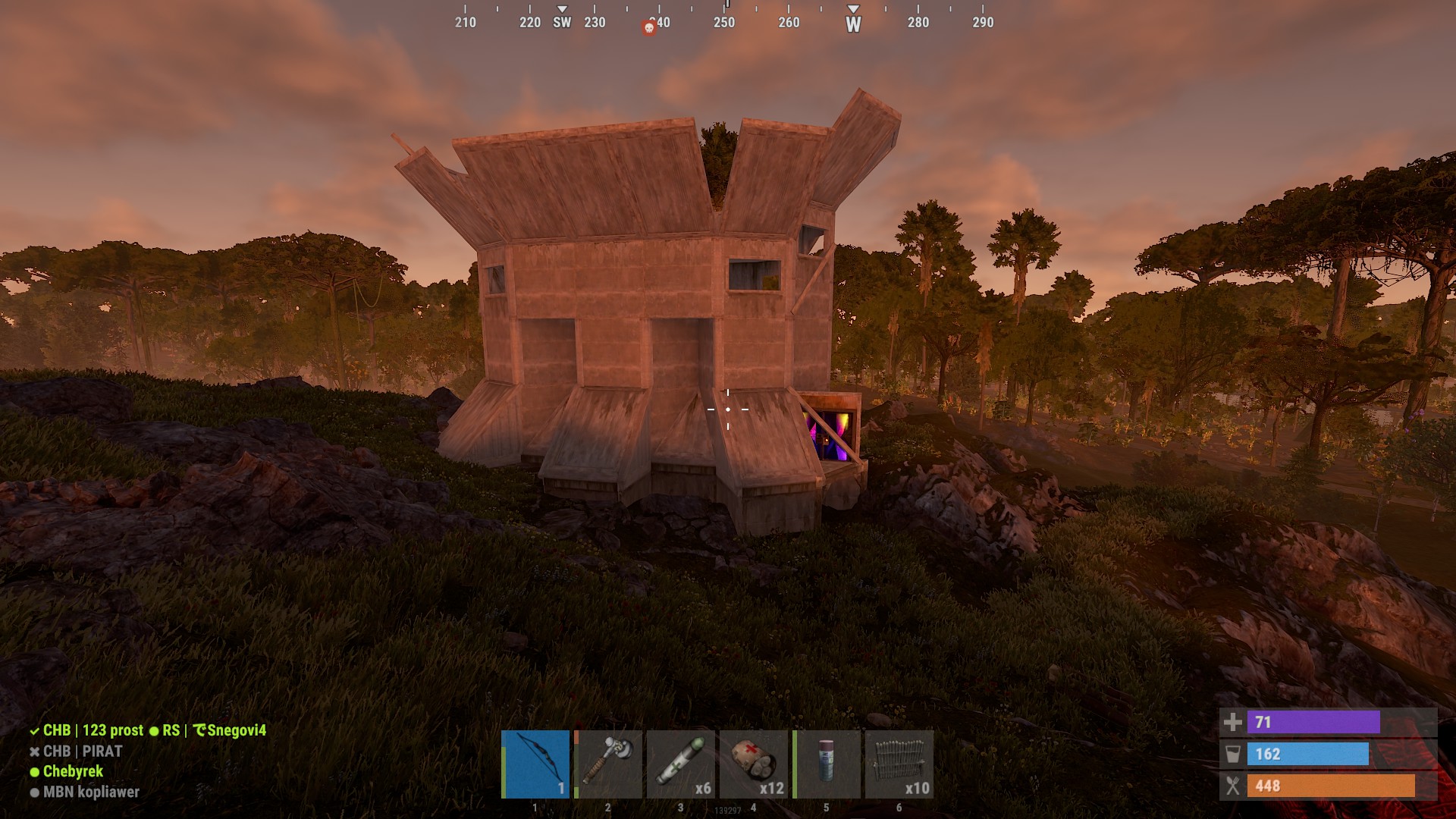Viewport: 1456px width, 819px height.
Task: Click teammate Chebyrek in the team list
Action: (x=73, y=771)
